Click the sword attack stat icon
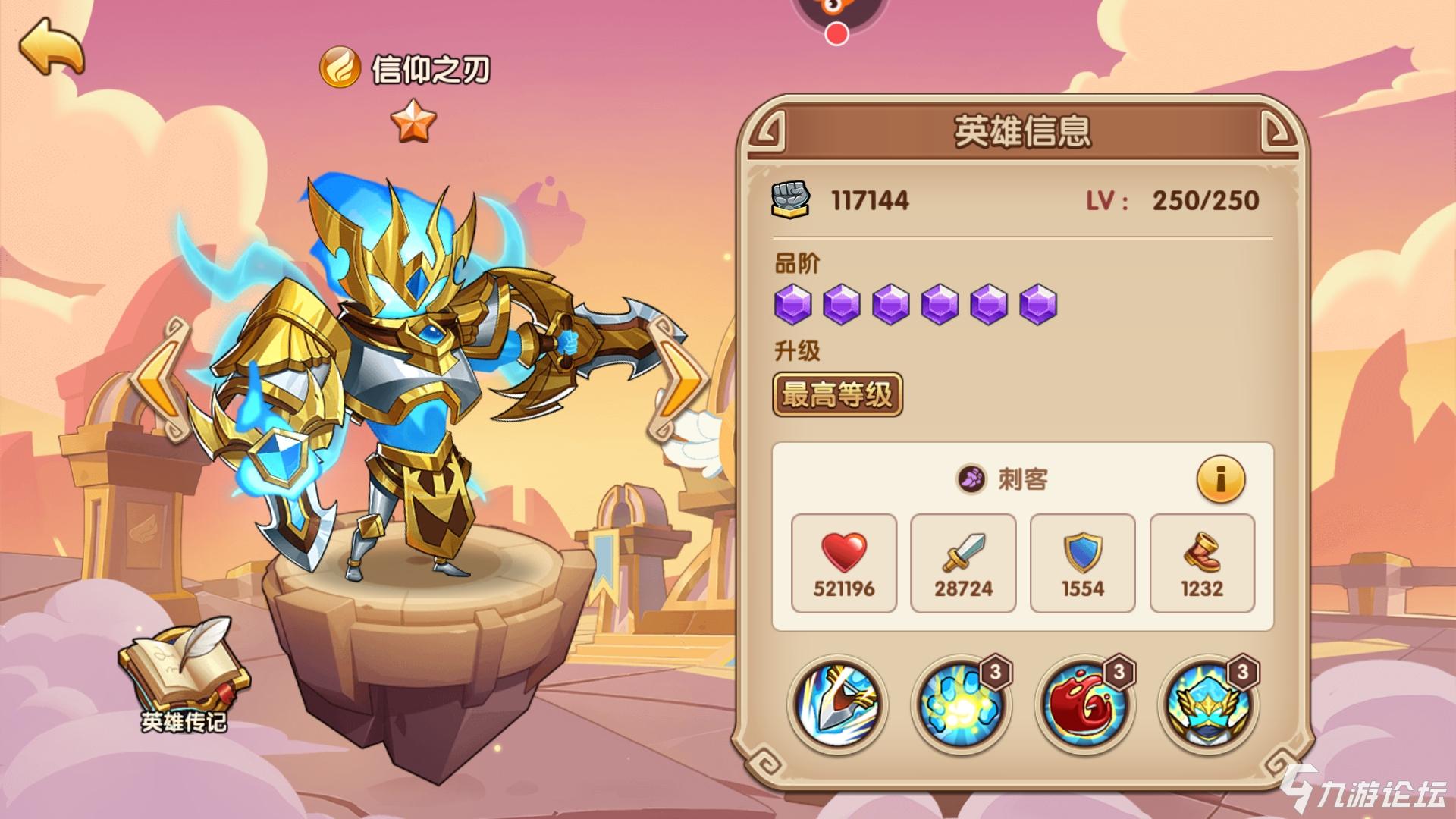 point(962,553)
